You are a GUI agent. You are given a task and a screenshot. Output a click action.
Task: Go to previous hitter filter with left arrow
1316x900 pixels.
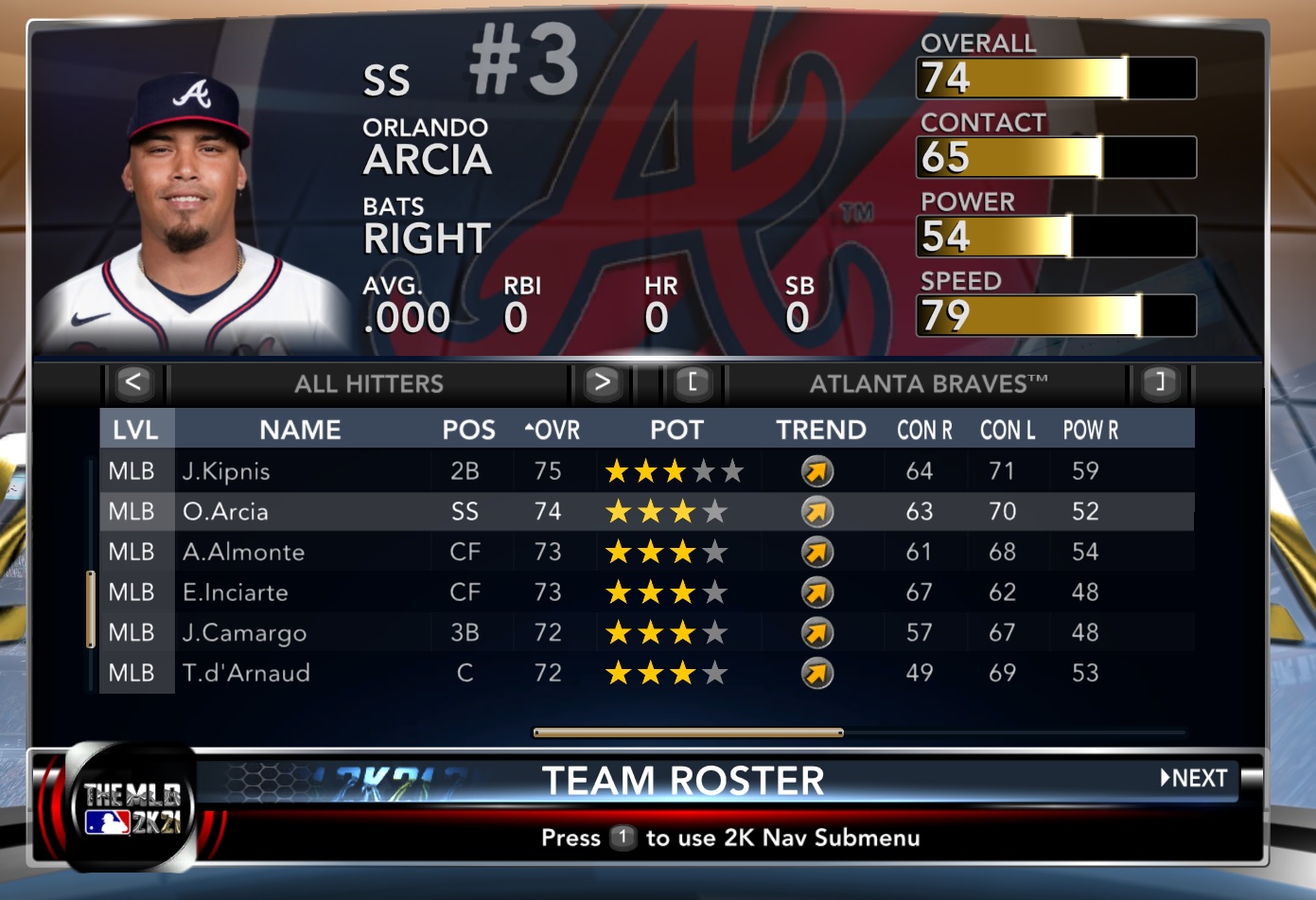(x=133, y=383)
